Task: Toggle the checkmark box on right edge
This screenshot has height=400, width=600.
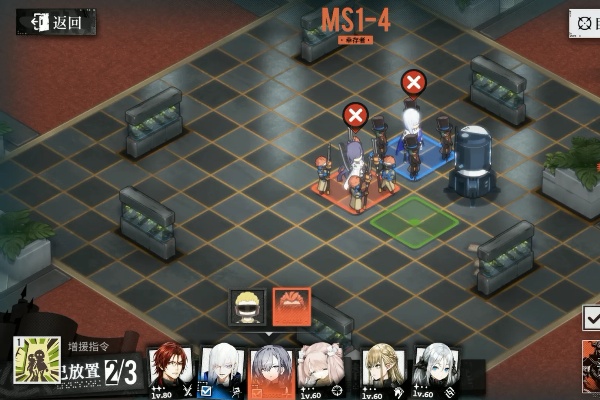Action: [592, 318]
